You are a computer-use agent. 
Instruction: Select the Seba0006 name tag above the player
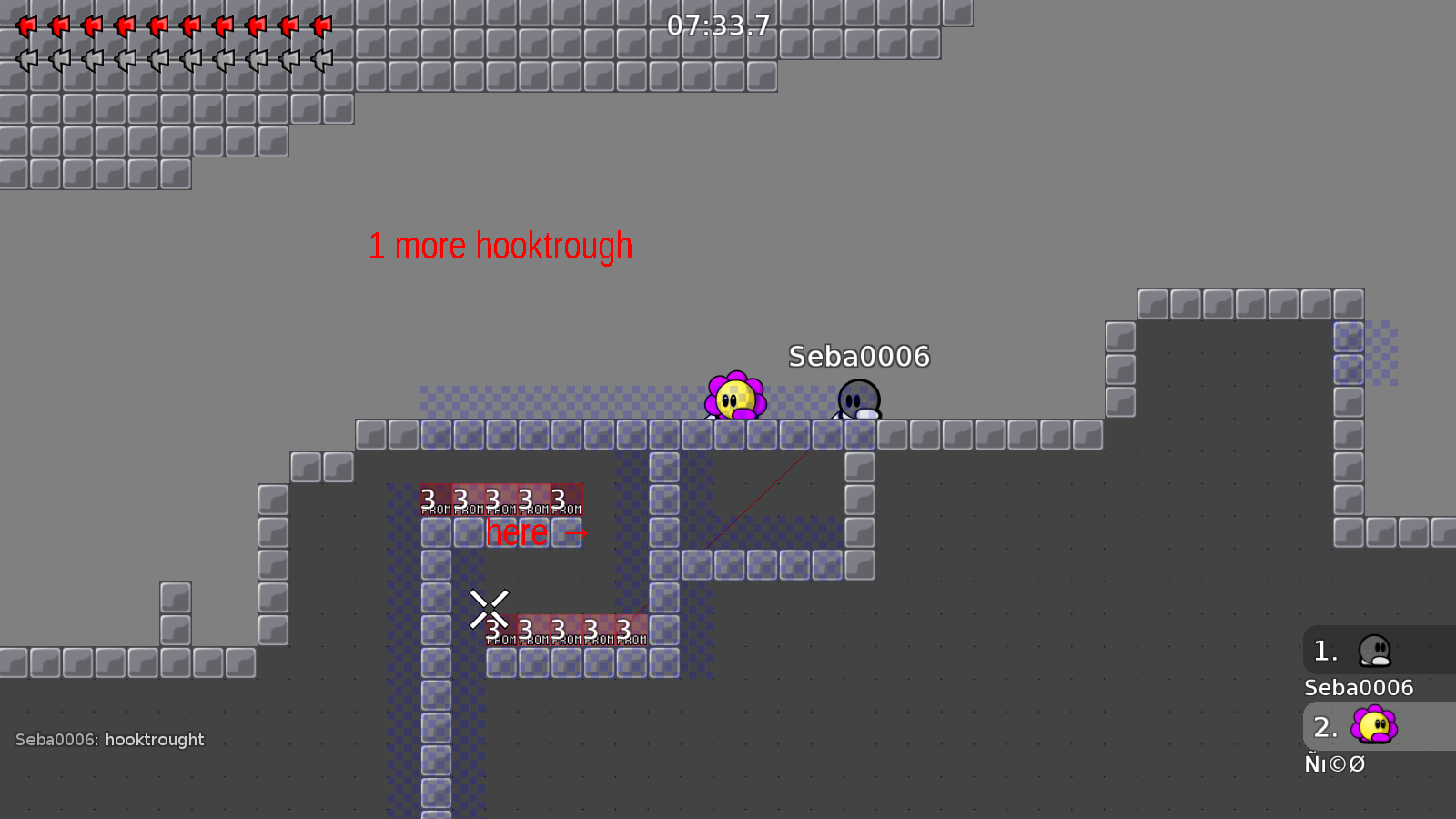point(859,357)
